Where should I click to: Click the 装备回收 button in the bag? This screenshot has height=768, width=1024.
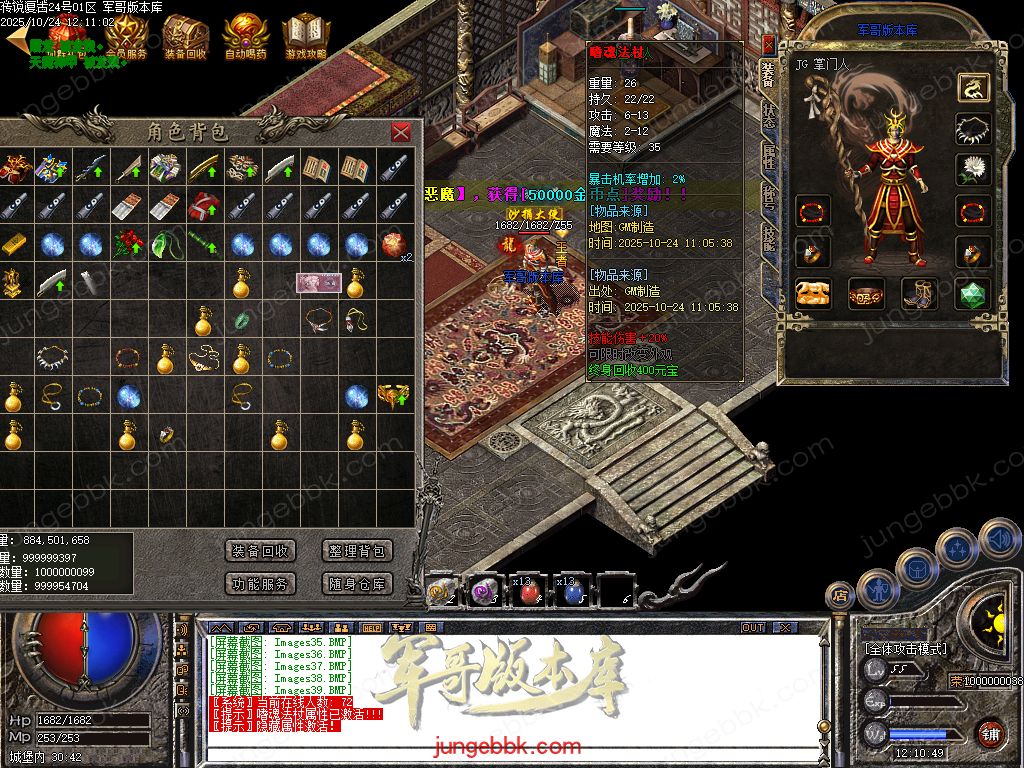click(260, 551)
